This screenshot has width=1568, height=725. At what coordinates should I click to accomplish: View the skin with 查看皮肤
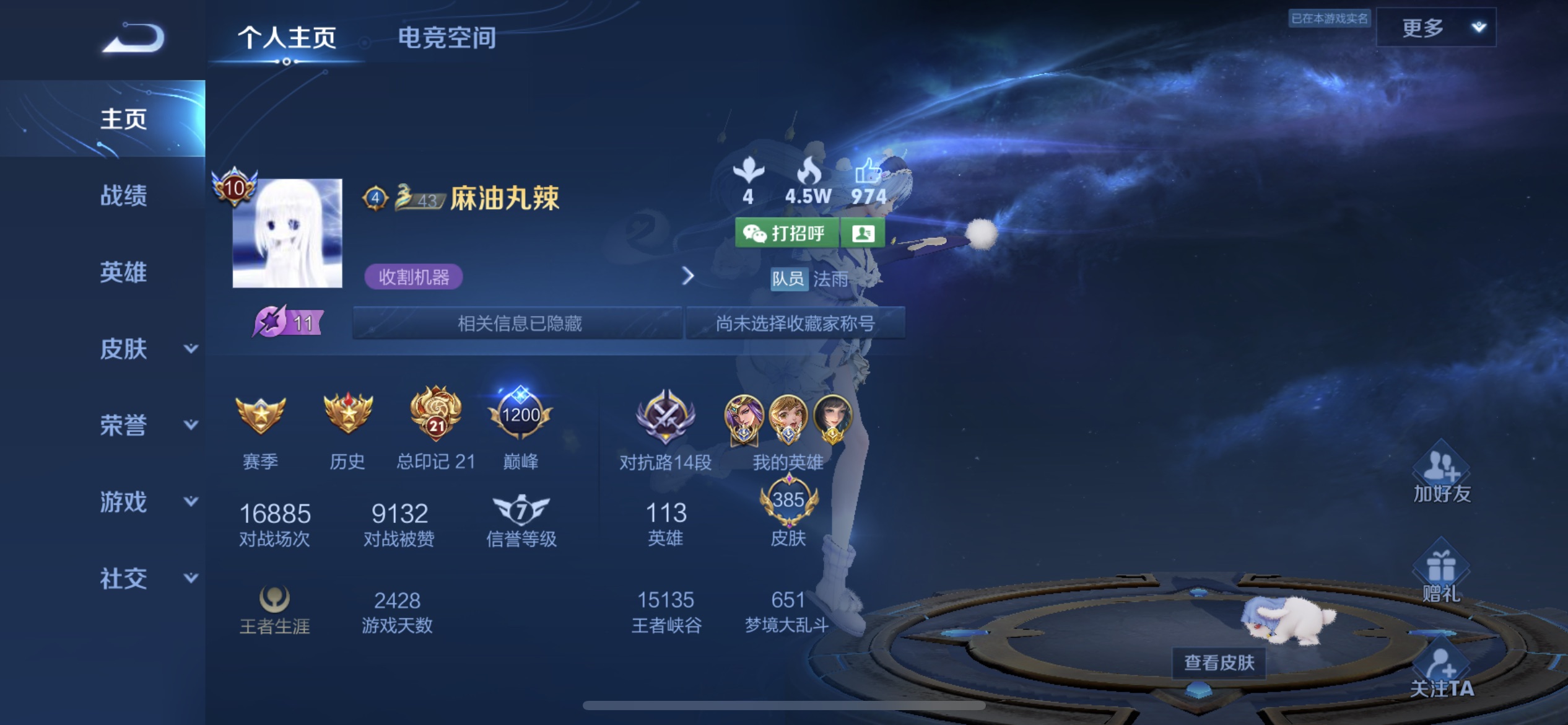(x=1219, y=662)
